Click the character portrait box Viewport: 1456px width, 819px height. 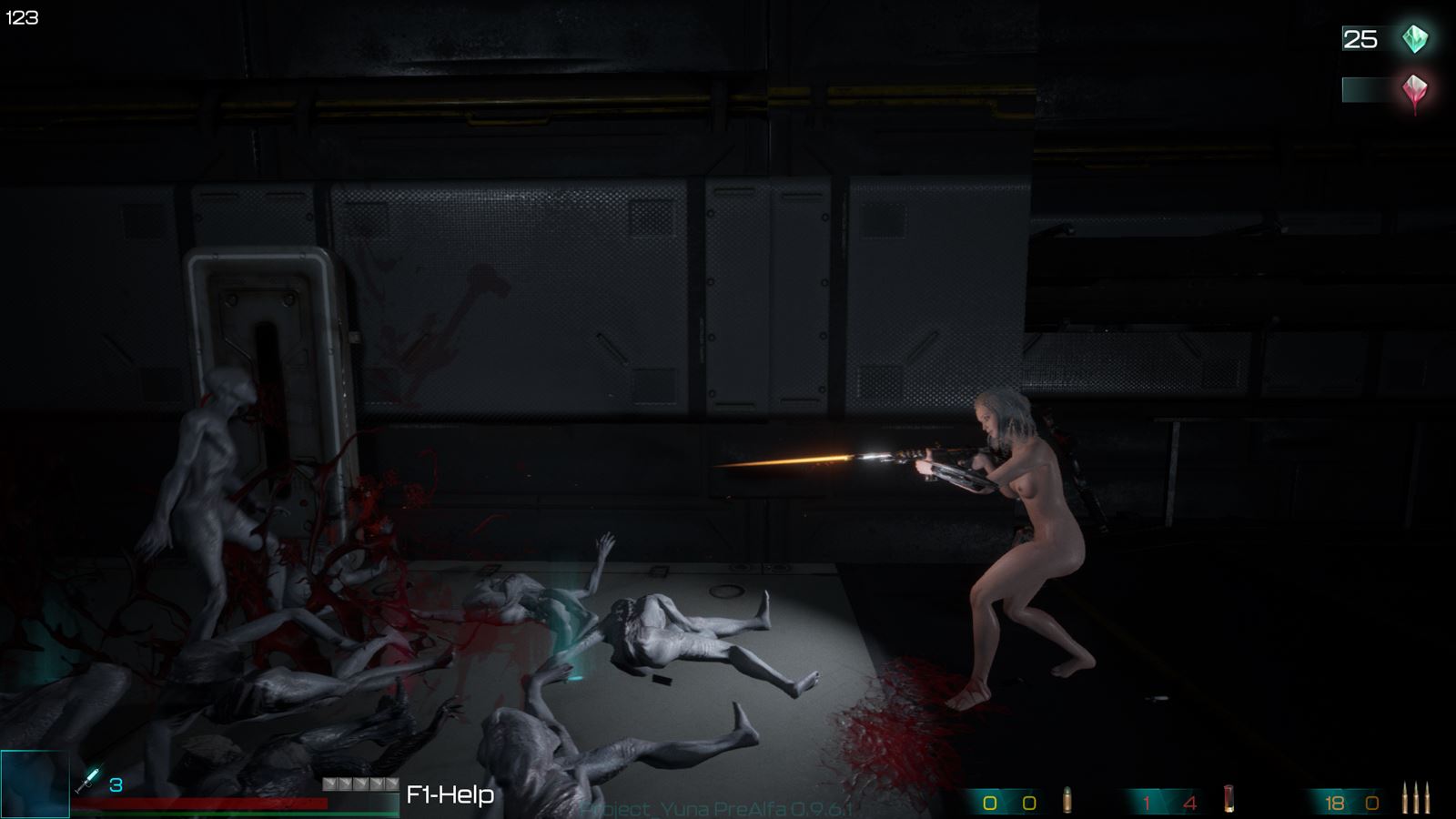pos(35,784)
